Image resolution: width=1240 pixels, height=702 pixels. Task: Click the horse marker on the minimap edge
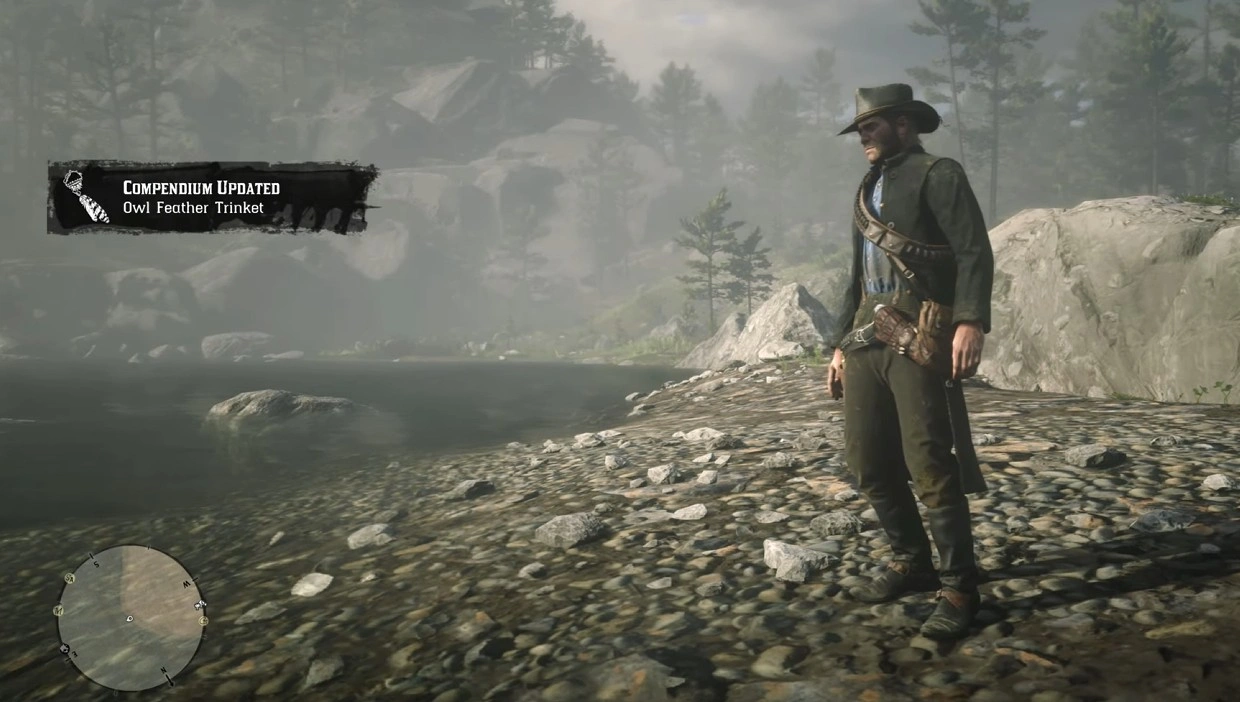200,604
